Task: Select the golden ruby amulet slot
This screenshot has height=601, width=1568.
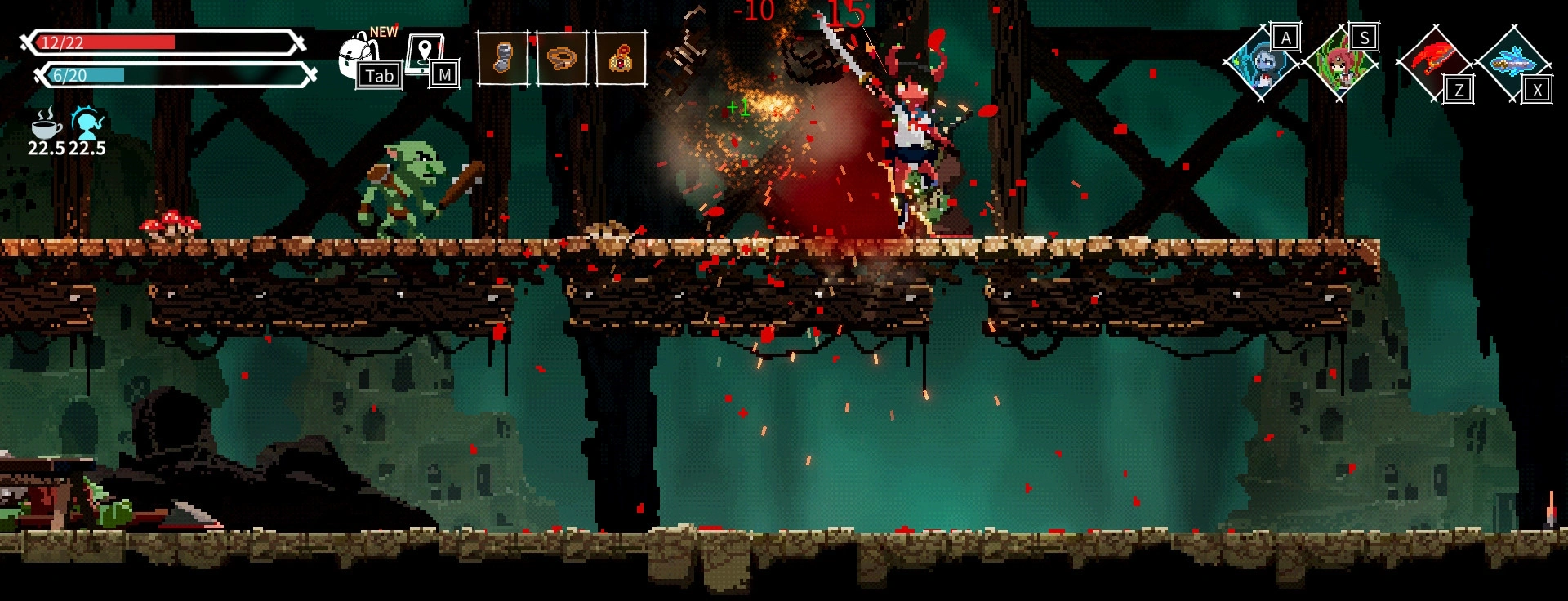Action: point(621,58)
